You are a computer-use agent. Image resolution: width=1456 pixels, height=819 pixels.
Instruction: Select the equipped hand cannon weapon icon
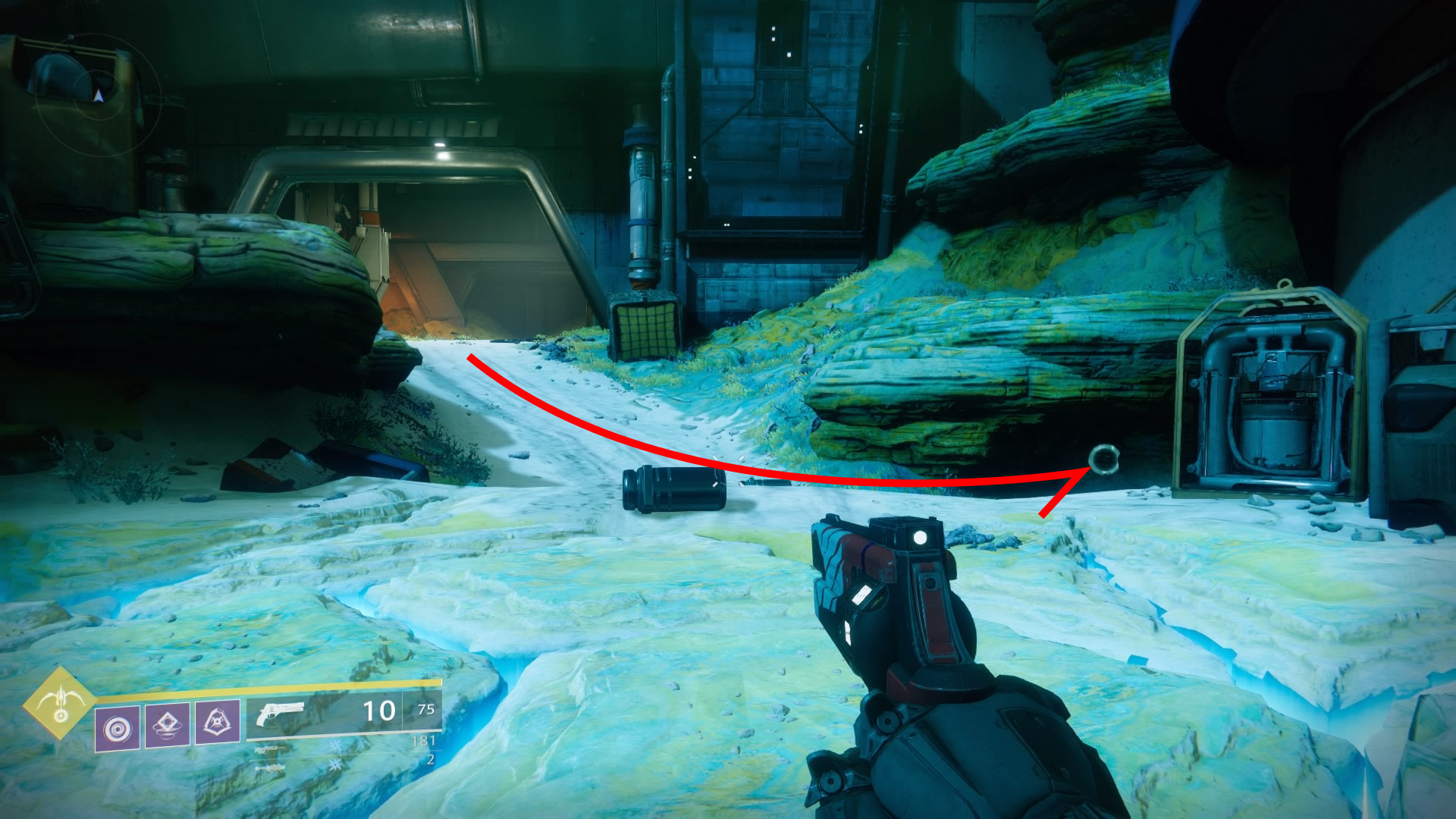tap(280, 714)
